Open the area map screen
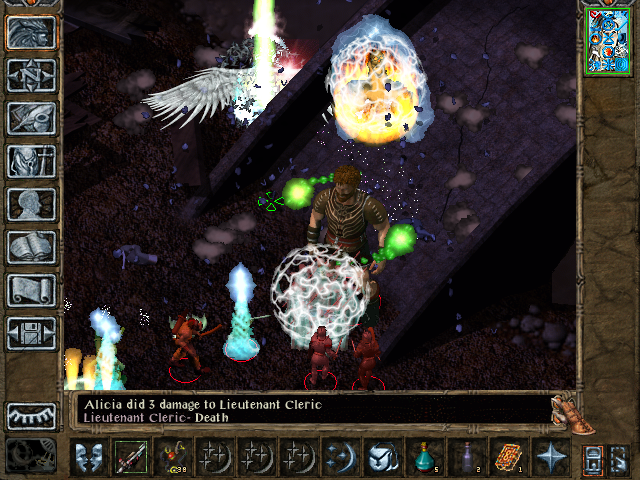Viewport: 640px width, 480px height. (31, 75)
